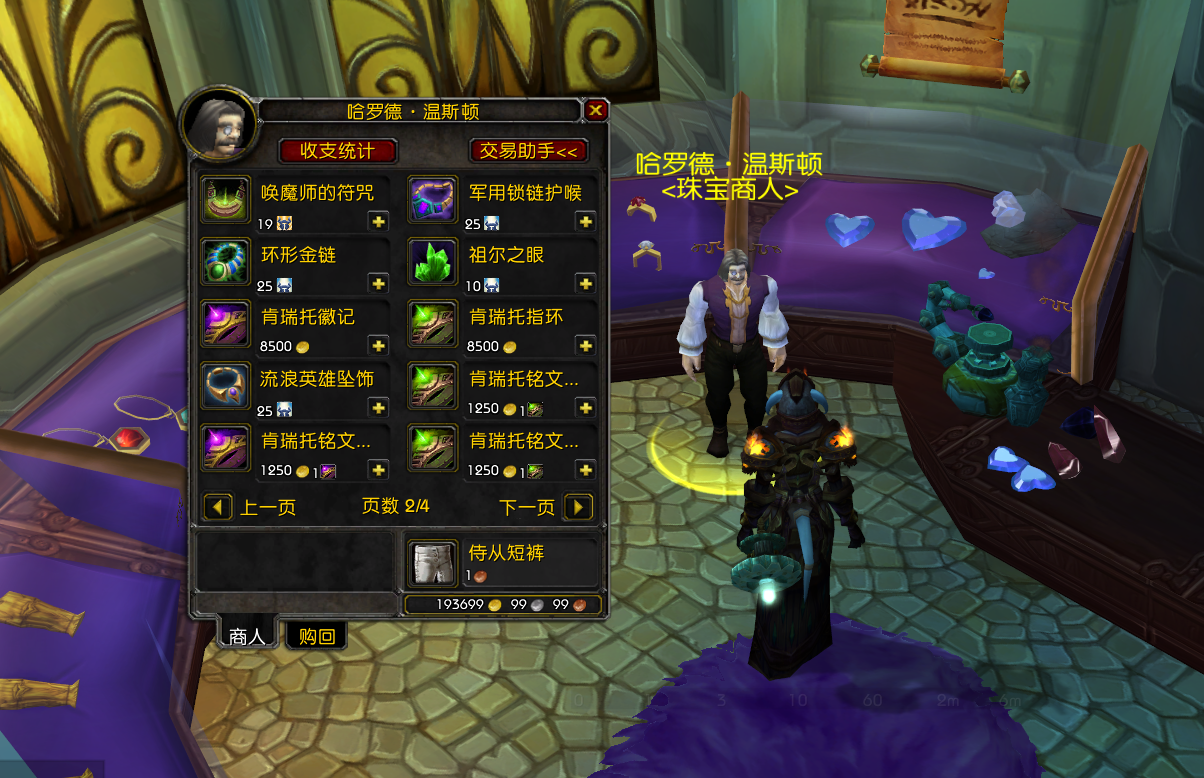Image resolution: width=1204 pixels, height=778 pixels.
Task: Click the plus button beside 肯瑞托徽记
Action: [x=378, y=346]
